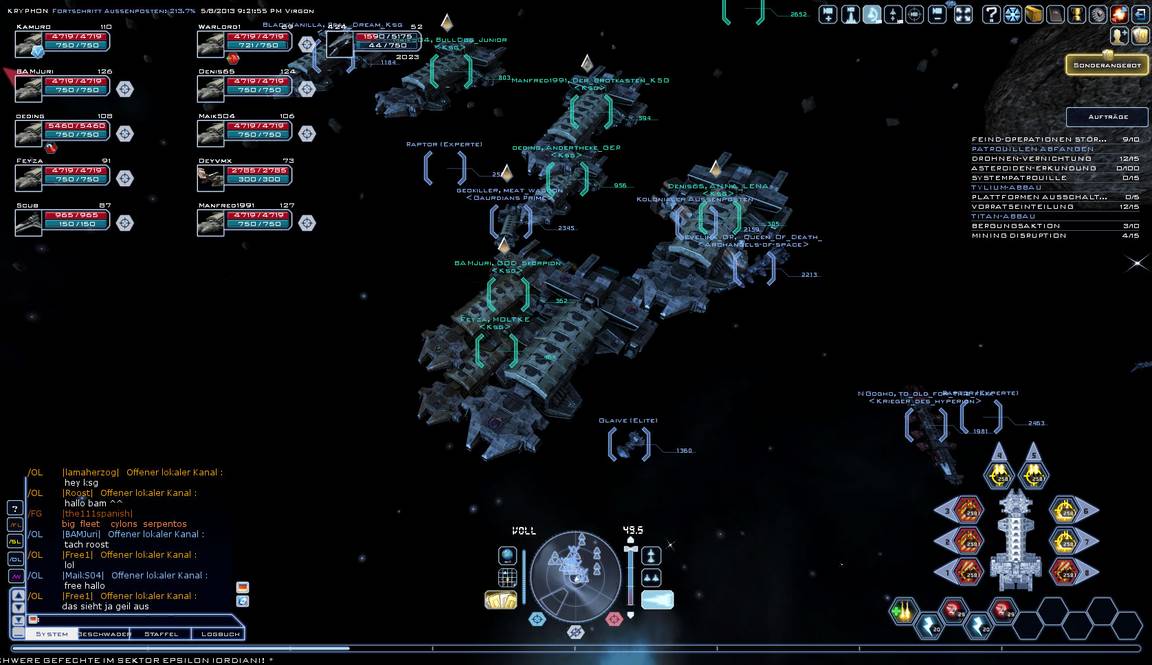Switch to the Staffel chat tab
Screen dimensions: 1152x665
coord(161,634)
